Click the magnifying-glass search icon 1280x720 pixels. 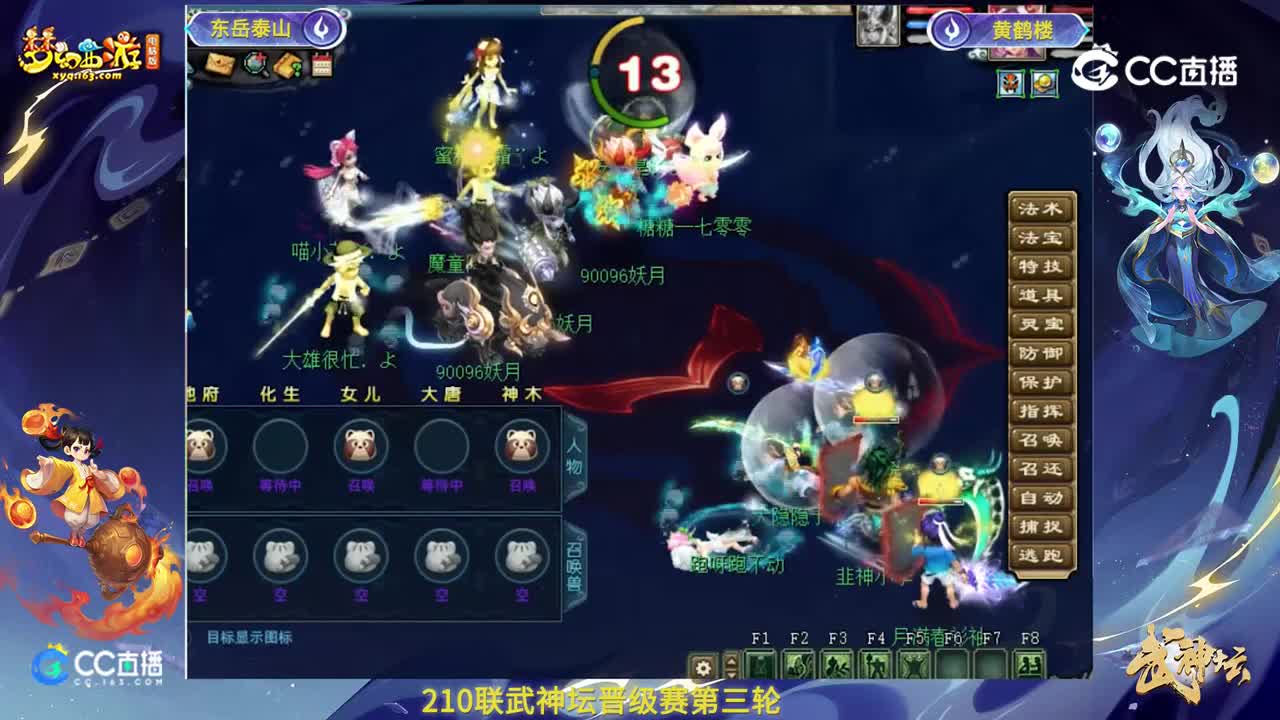coord(254,62)
